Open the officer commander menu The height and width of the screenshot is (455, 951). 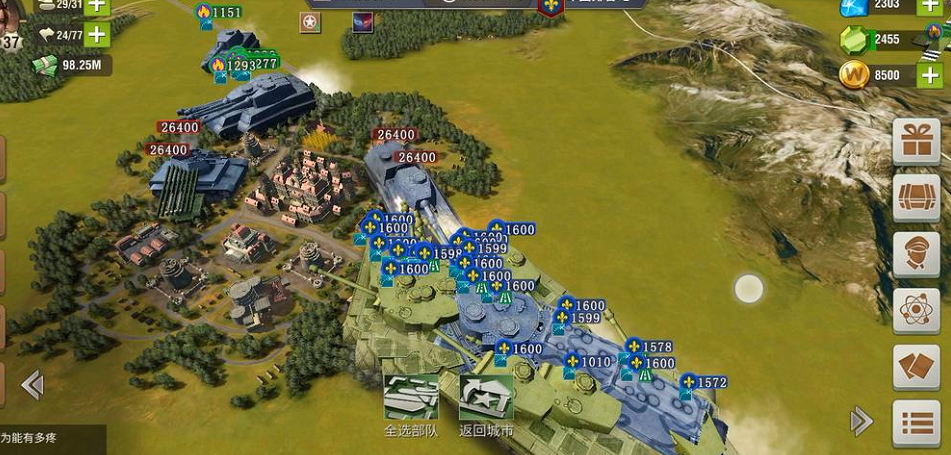click(916, 255)
